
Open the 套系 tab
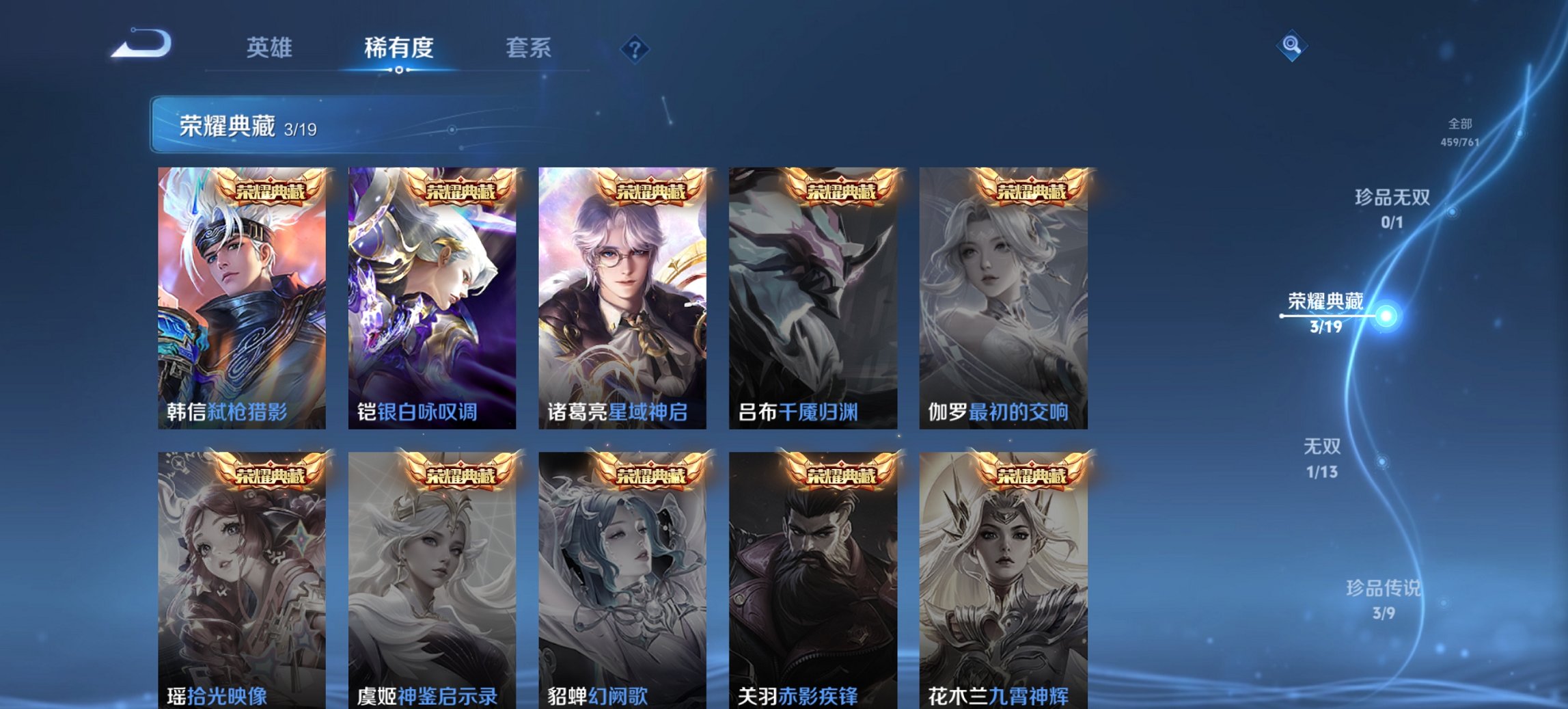(528, 48)
